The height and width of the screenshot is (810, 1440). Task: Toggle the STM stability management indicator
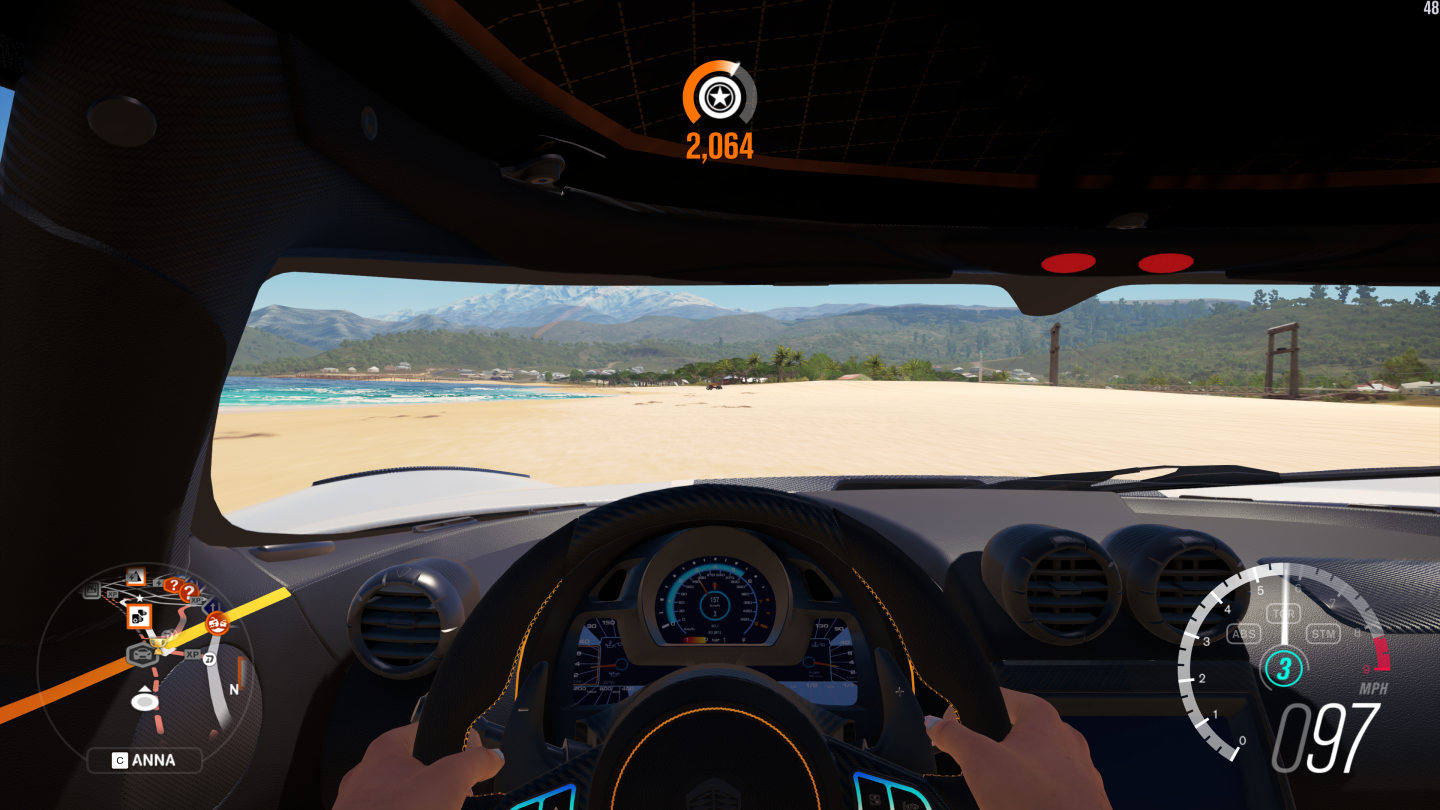click(1324, 633)
